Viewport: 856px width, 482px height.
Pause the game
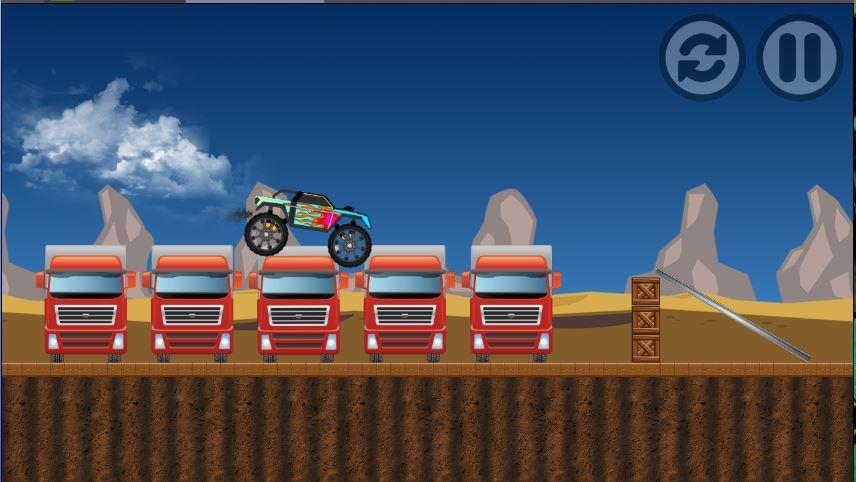[799, 58]
